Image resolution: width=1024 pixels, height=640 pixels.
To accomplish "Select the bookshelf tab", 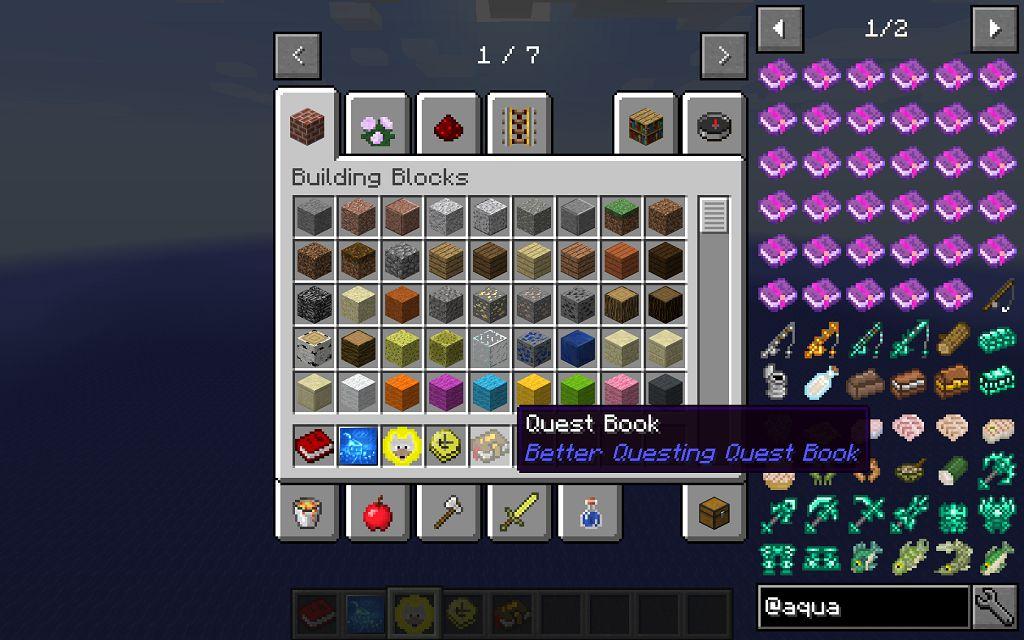I will (x=645, y=126).
